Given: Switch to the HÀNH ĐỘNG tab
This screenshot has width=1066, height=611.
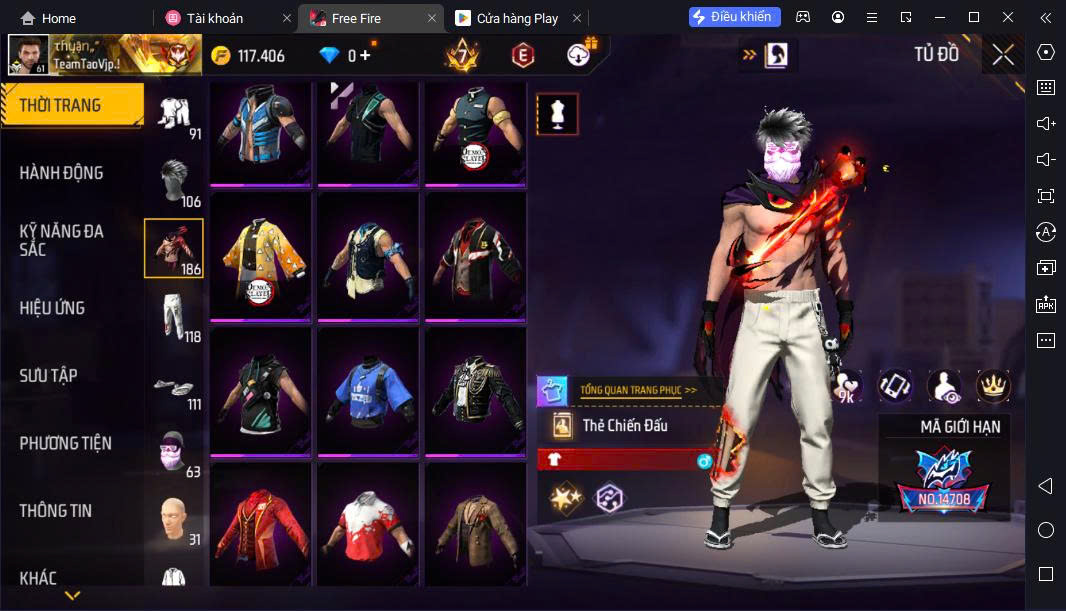Looking at the screenshot, I should click(62, 173).
